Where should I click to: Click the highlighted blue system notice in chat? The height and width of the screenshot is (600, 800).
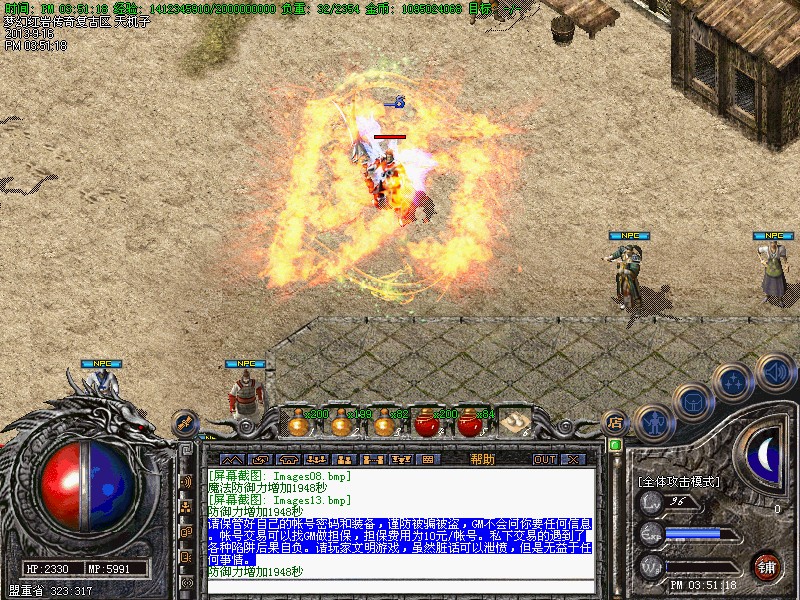[400, 541]
